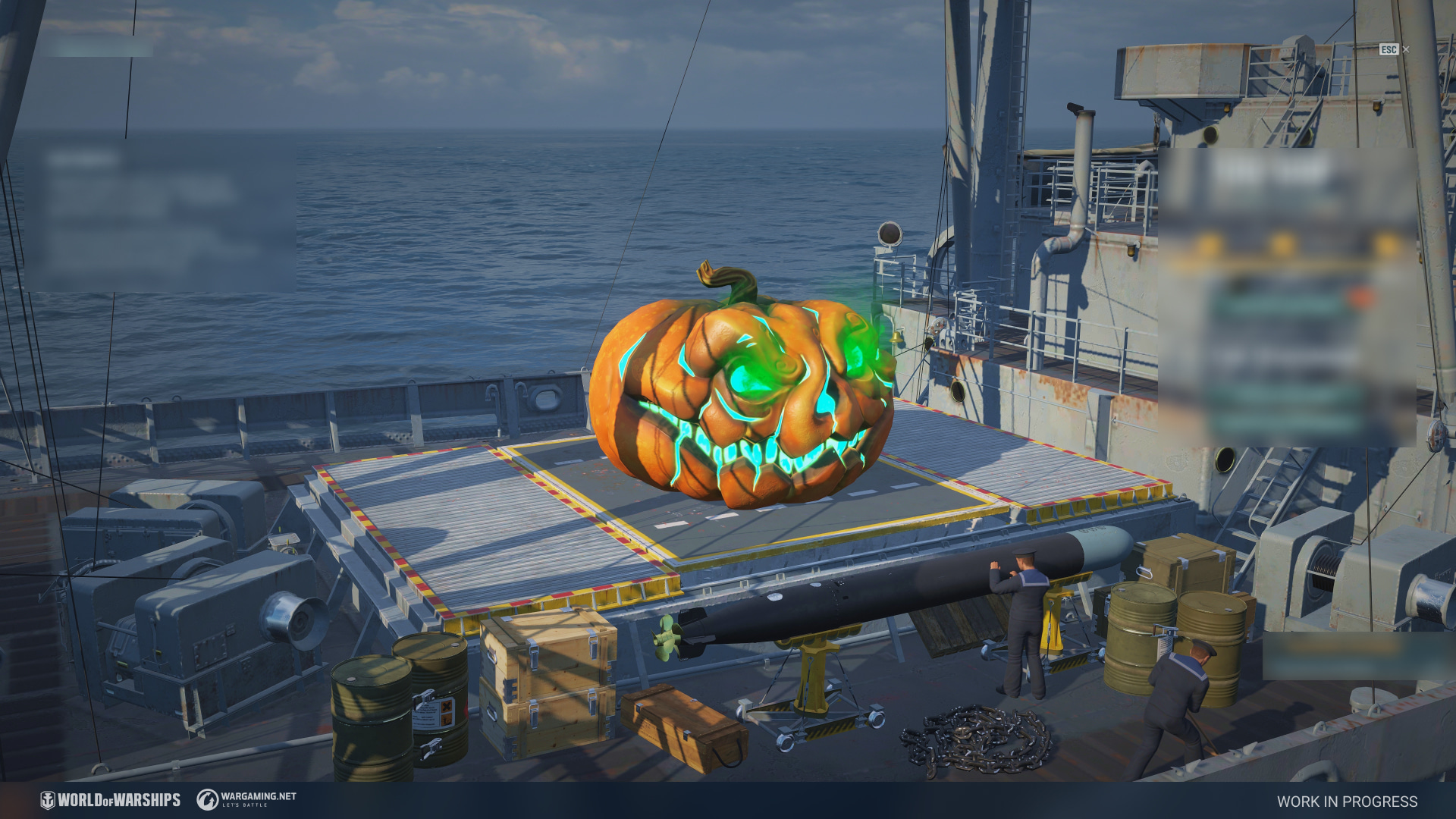Close the screen with the X button
The image size is (1456, 819).
tap(1406, 49)
